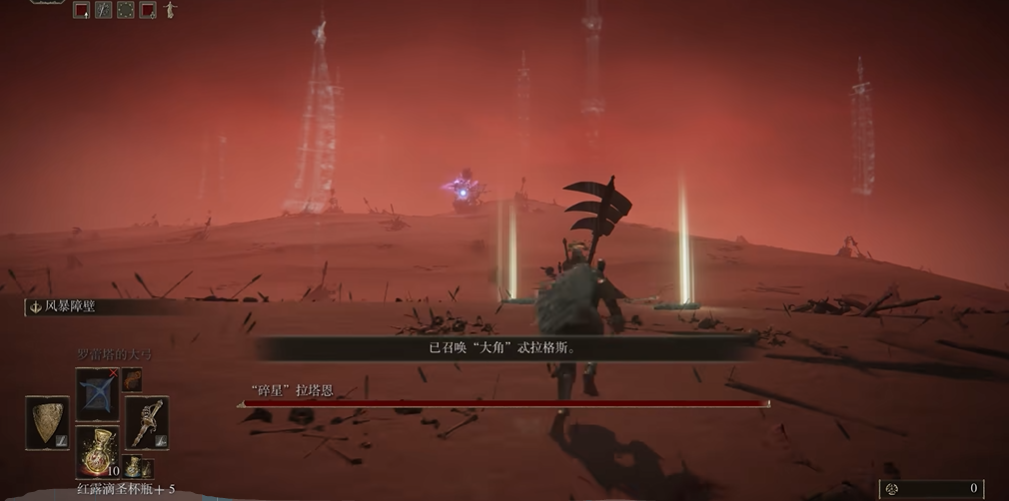The width and height of the screenshot is (1009, 501).
Task: Click the rune counter showing 0
Action: pos(931,489)
